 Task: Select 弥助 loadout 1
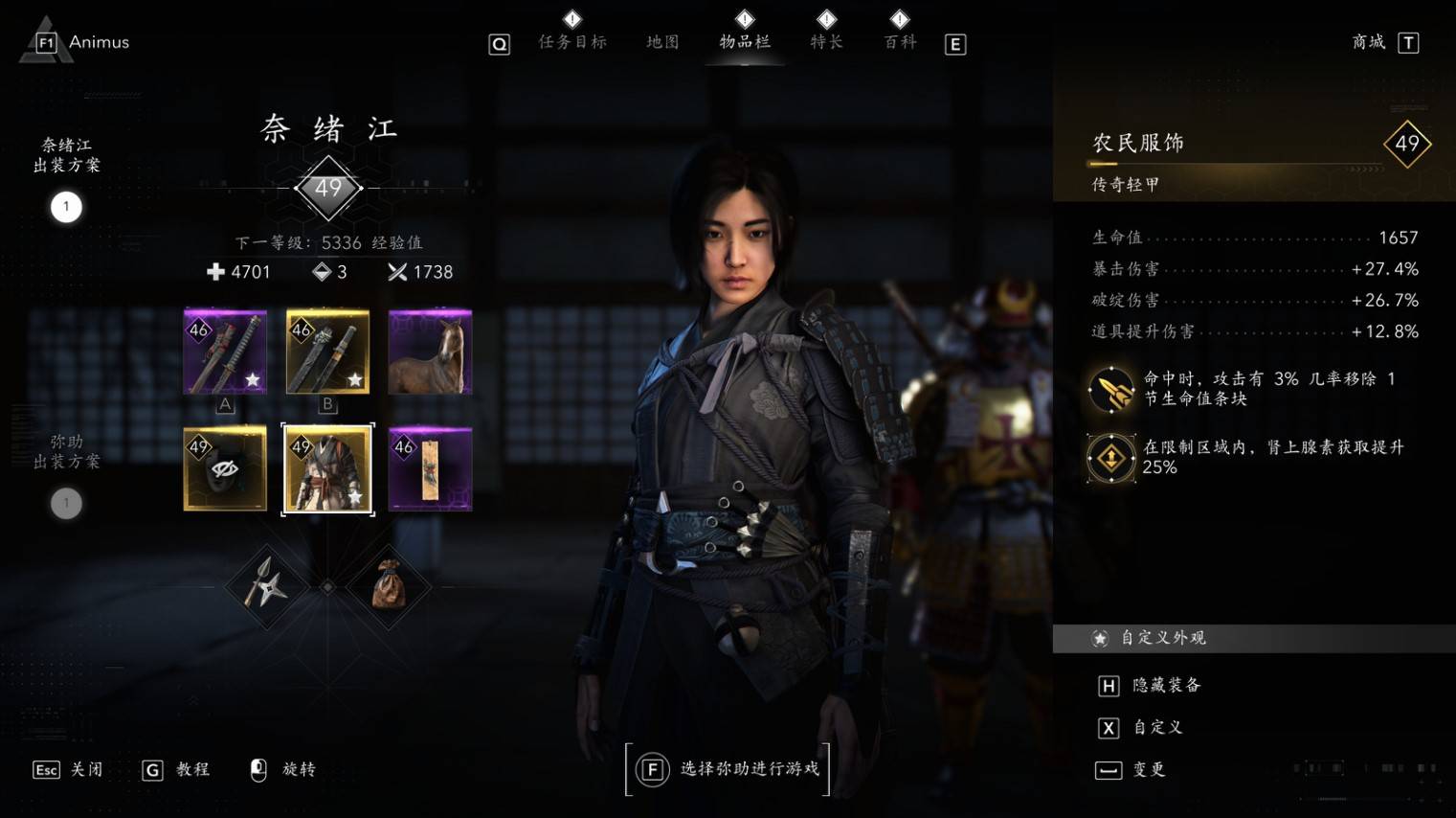tap(66, 503)
